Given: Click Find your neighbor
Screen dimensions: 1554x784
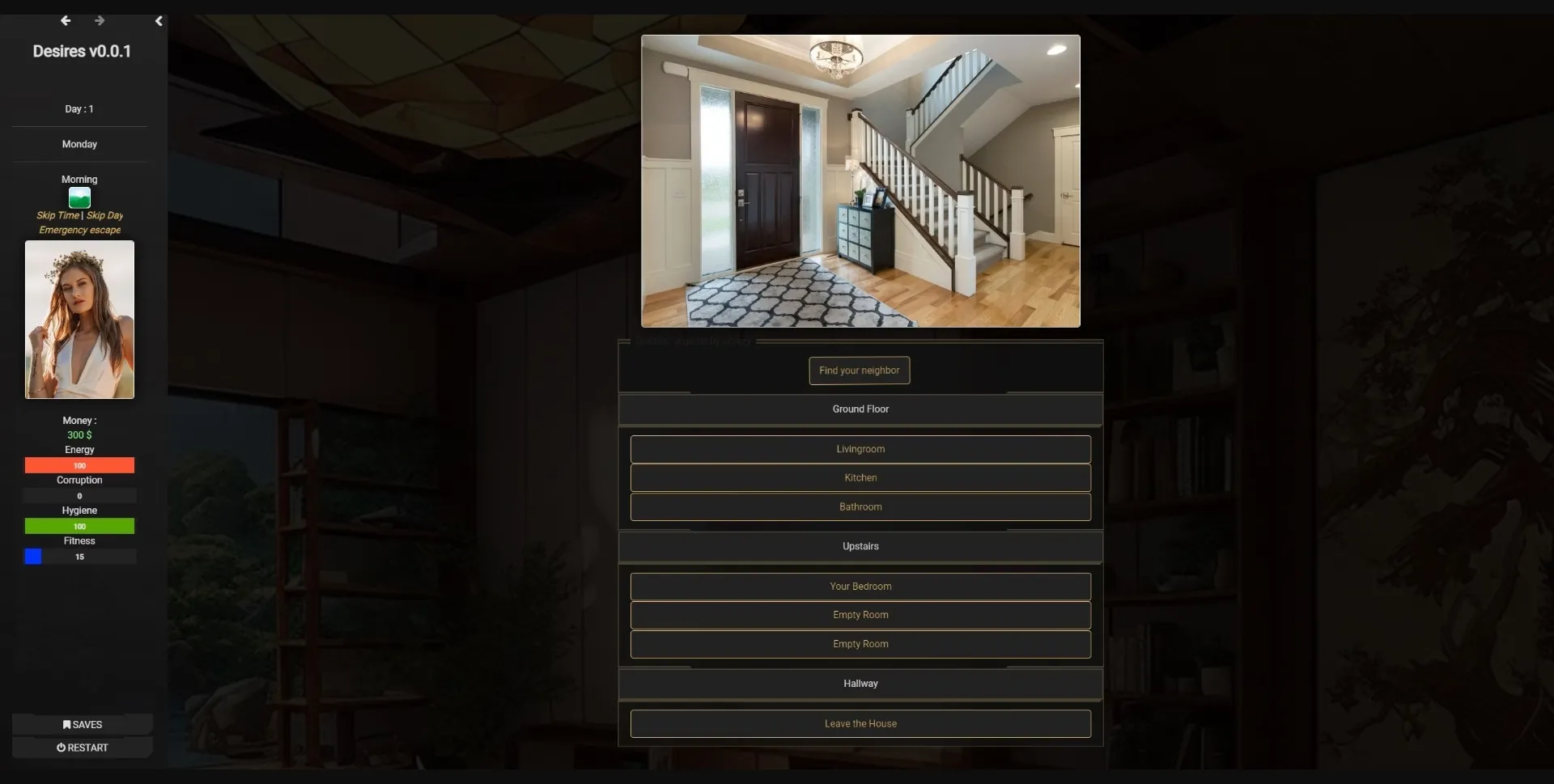Looking at the screenshot, I should 859,370.
